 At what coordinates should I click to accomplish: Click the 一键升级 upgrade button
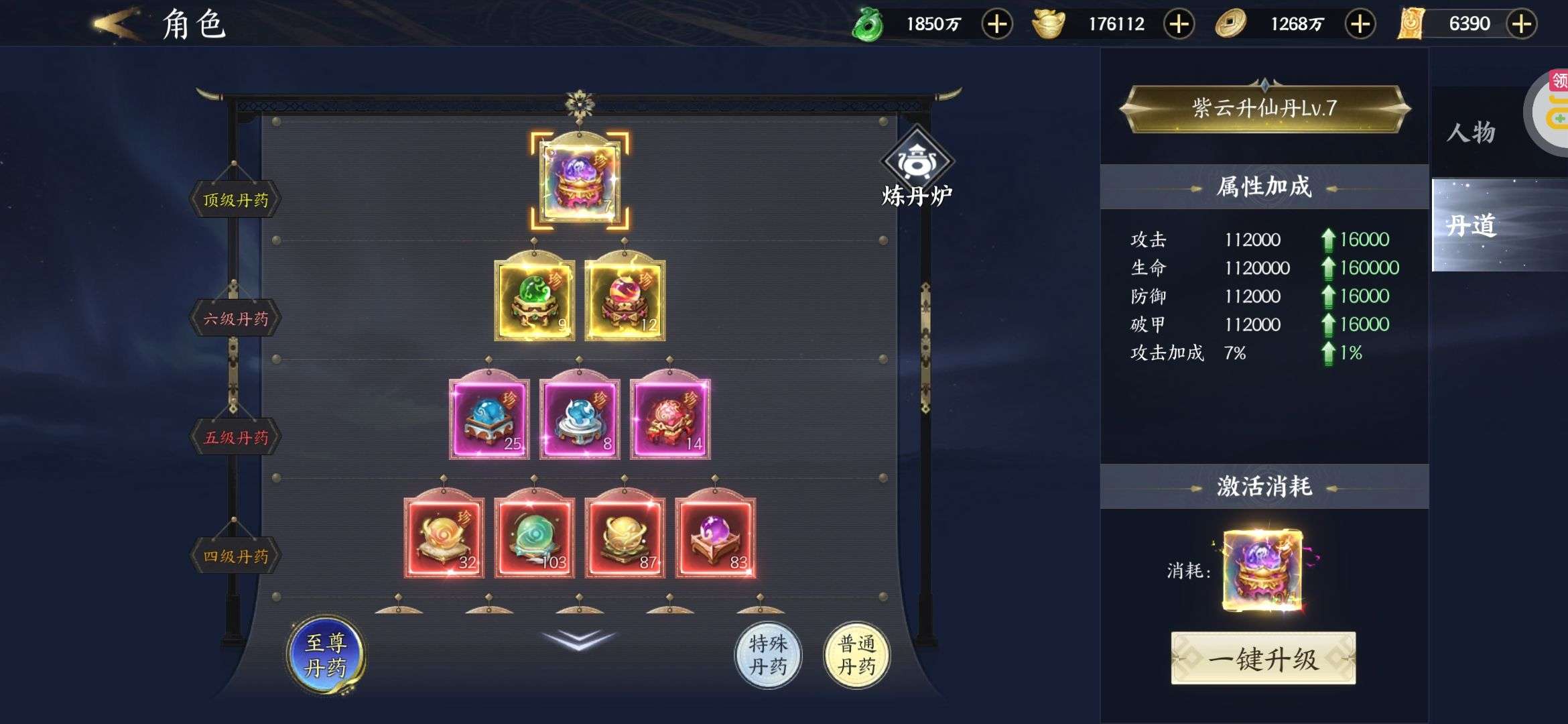tap(1263, 658)
